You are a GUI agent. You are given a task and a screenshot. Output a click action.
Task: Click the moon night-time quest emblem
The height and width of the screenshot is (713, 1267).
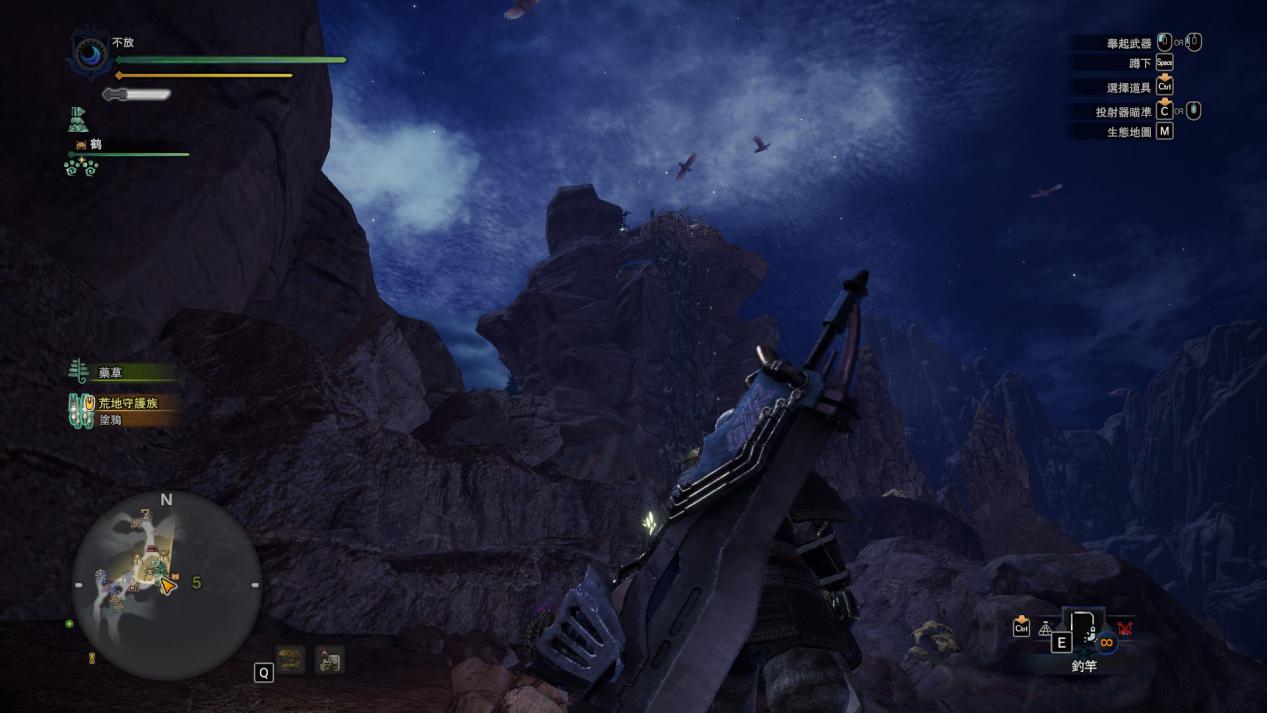point(90,53)
